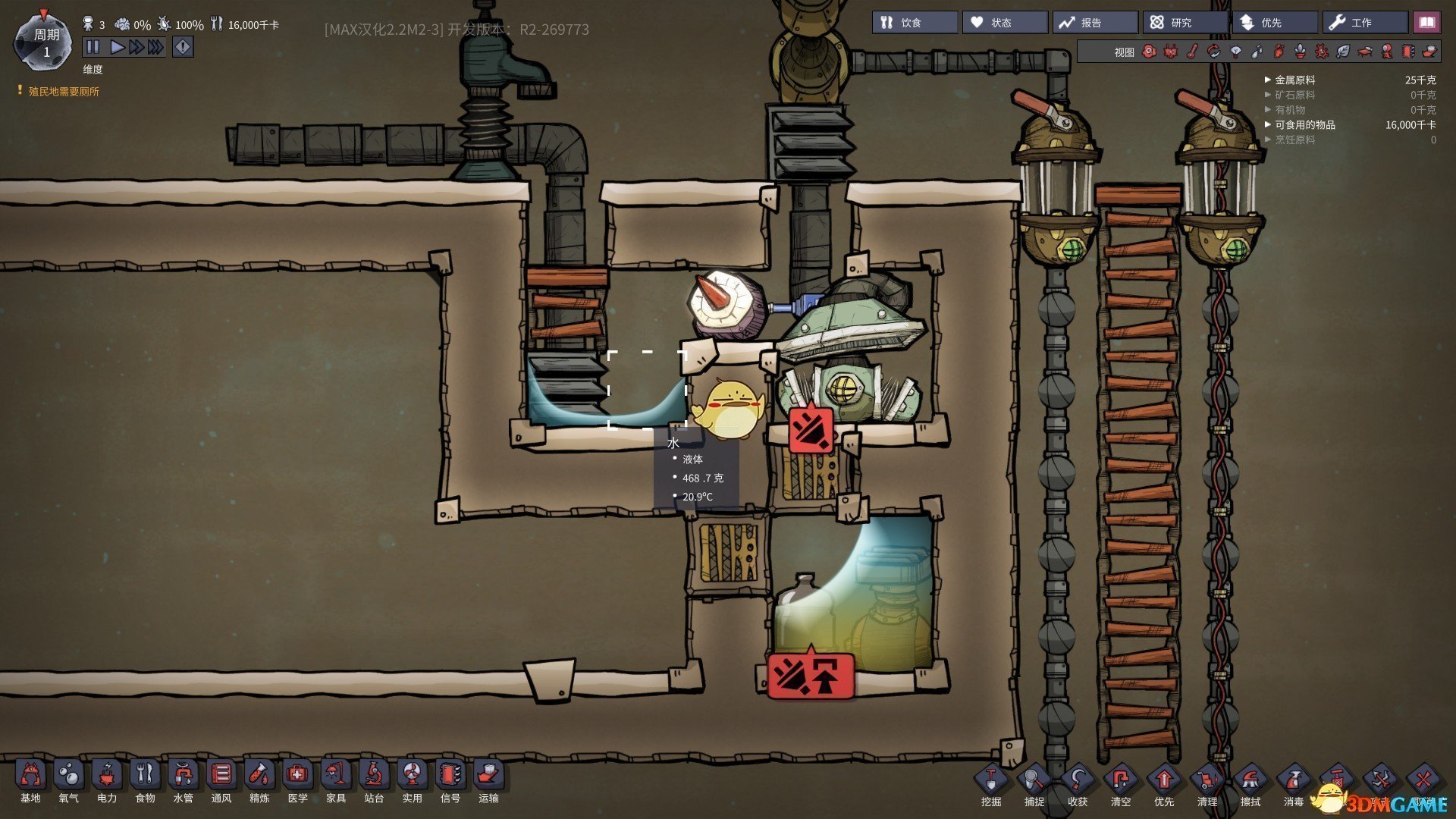Pause the game with the pause button

click(x=93, y=47)
